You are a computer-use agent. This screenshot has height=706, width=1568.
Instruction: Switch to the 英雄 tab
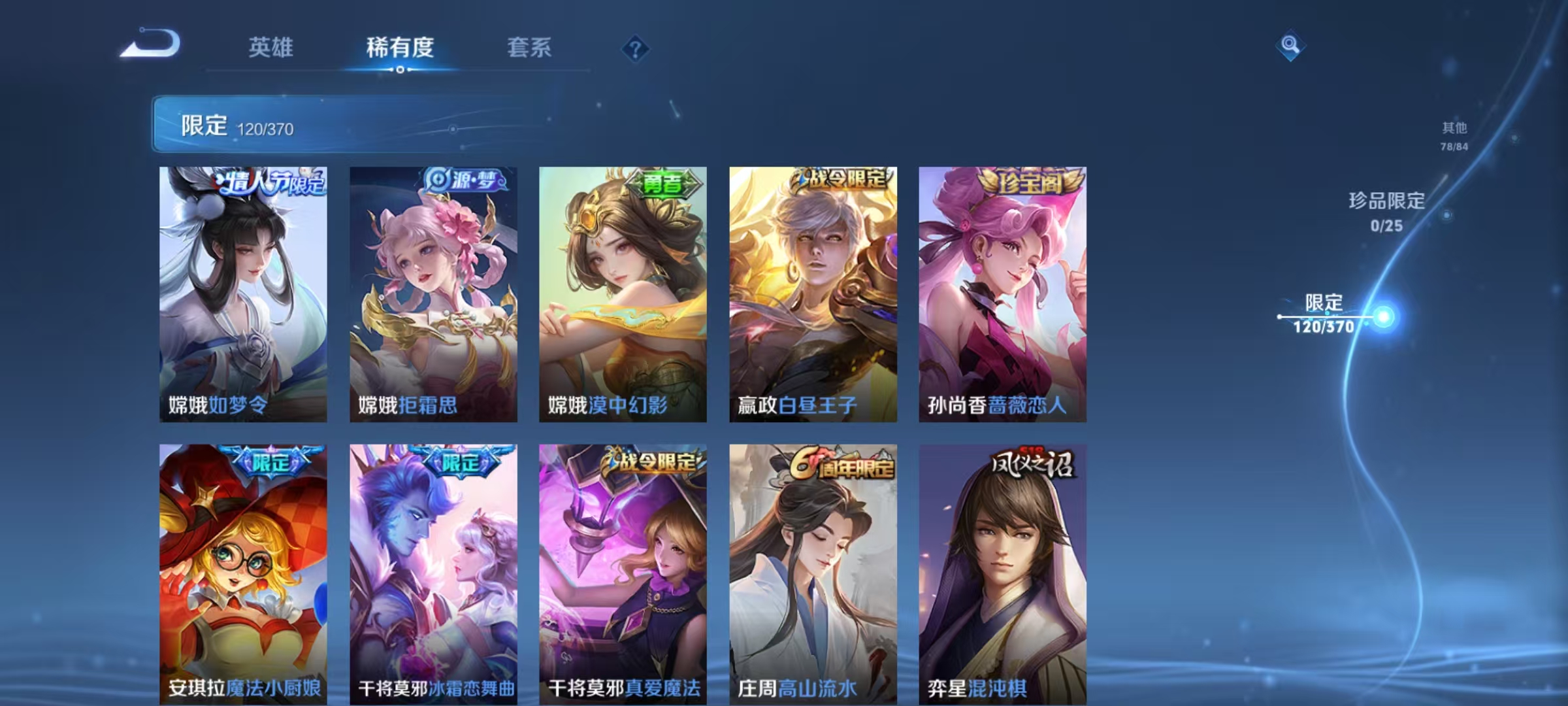click(x=271, y=48)
